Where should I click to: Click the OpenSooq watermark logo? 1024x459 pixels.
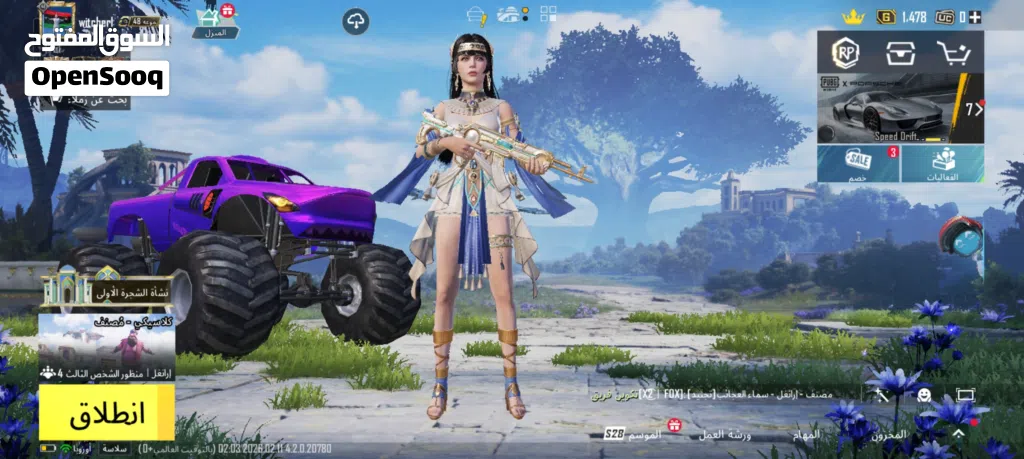pos(97,77)
